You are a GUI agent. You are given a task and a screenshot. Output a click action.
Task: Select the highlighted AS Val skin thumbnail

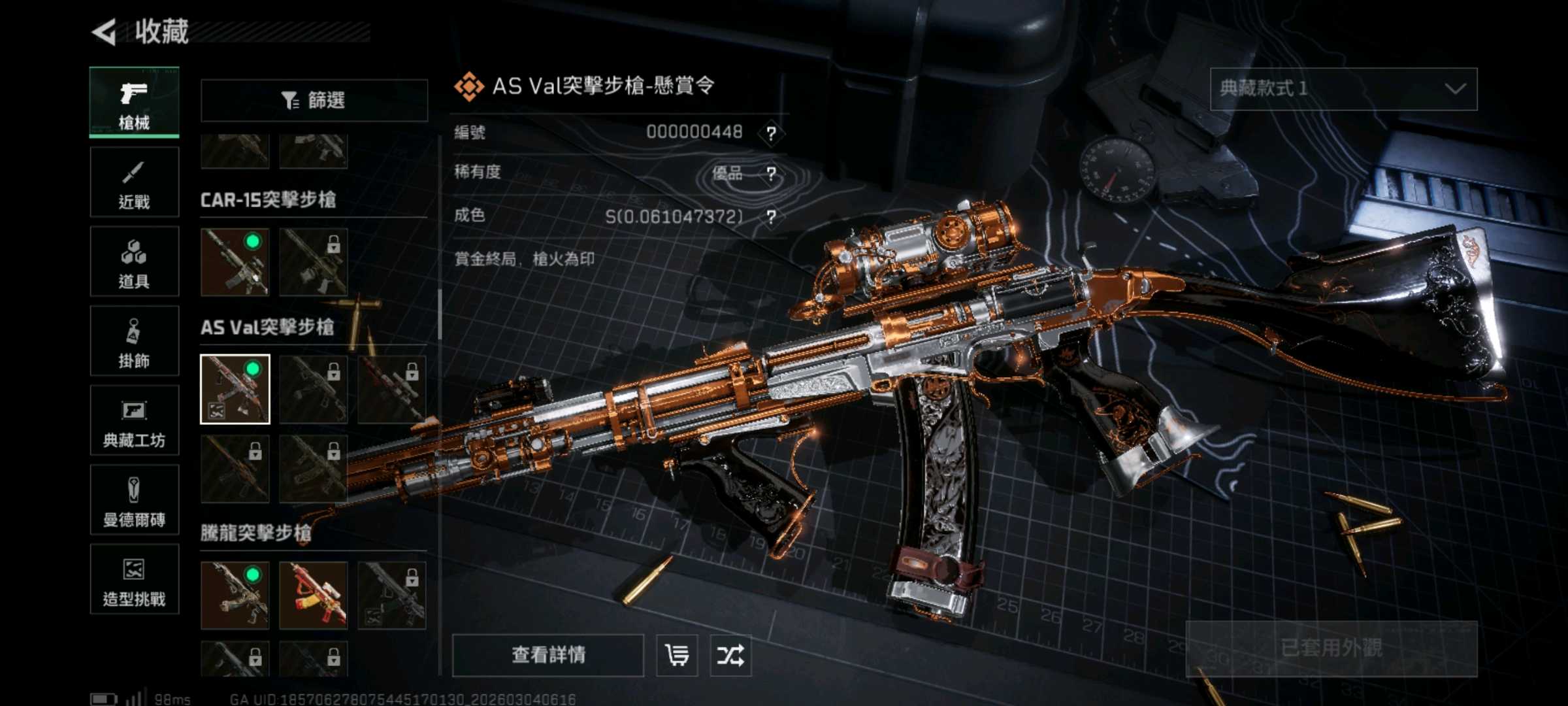[235, 389]
